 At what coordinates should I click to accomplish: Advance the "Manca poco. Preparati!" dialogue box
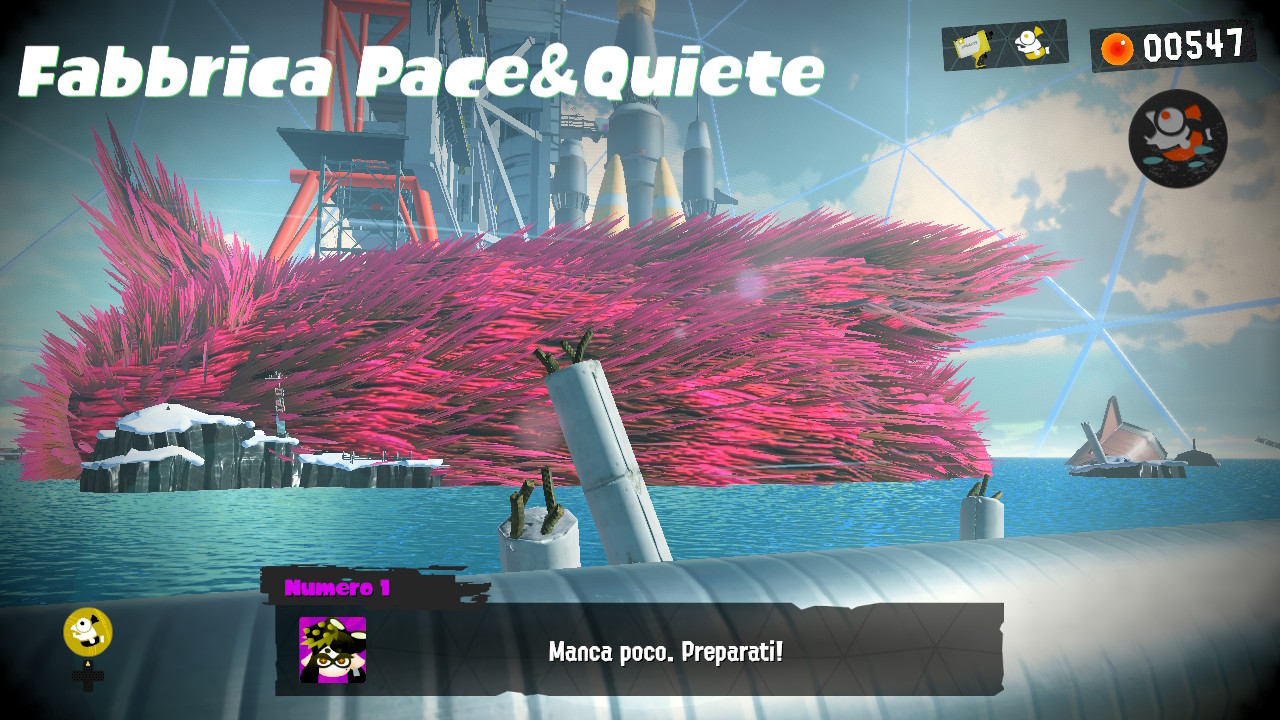pyautogui.click(x=665, y=652)
